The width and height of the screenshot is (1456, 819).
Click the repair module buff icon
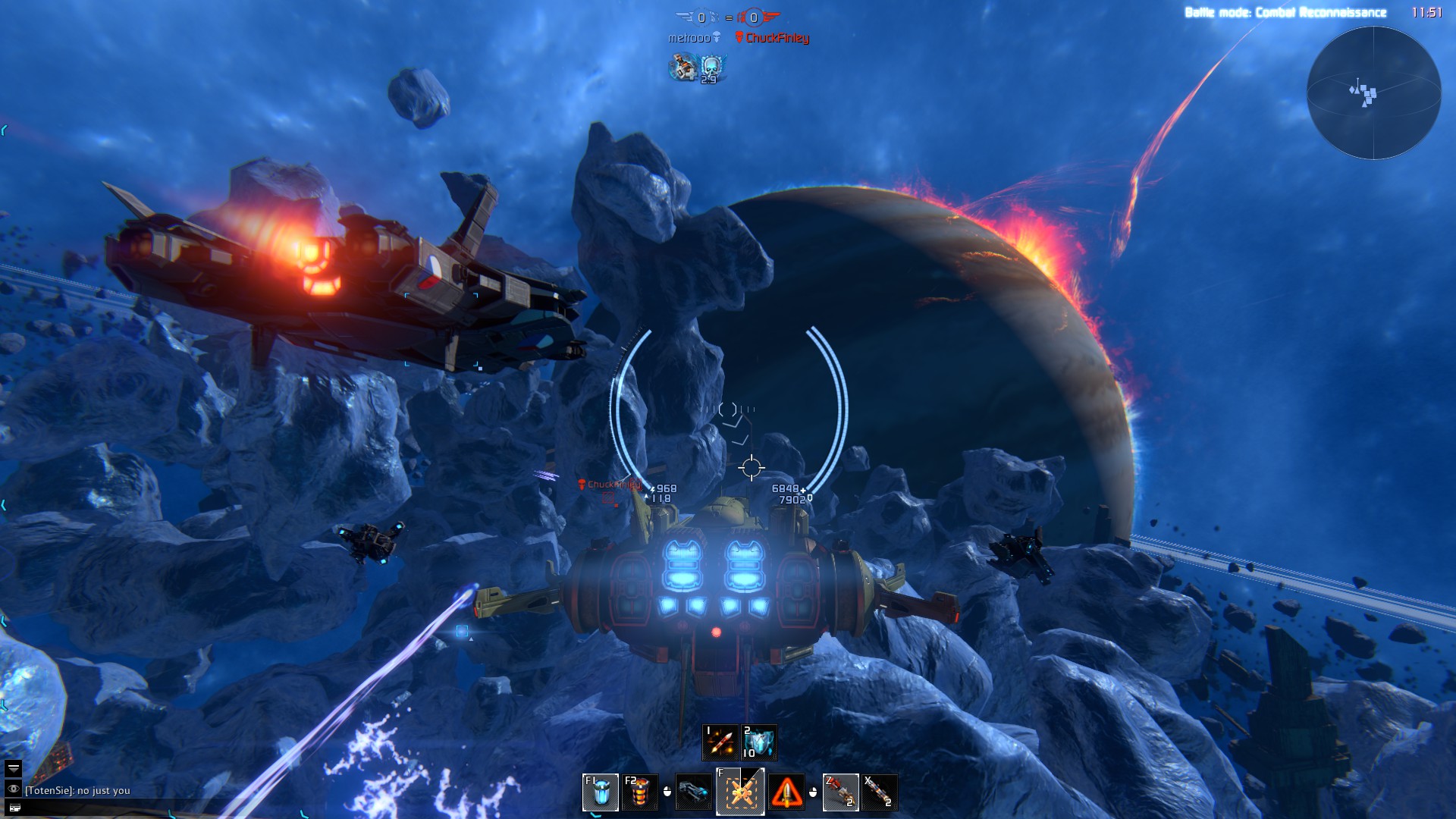pyautogui.click(x=683, y=68)
